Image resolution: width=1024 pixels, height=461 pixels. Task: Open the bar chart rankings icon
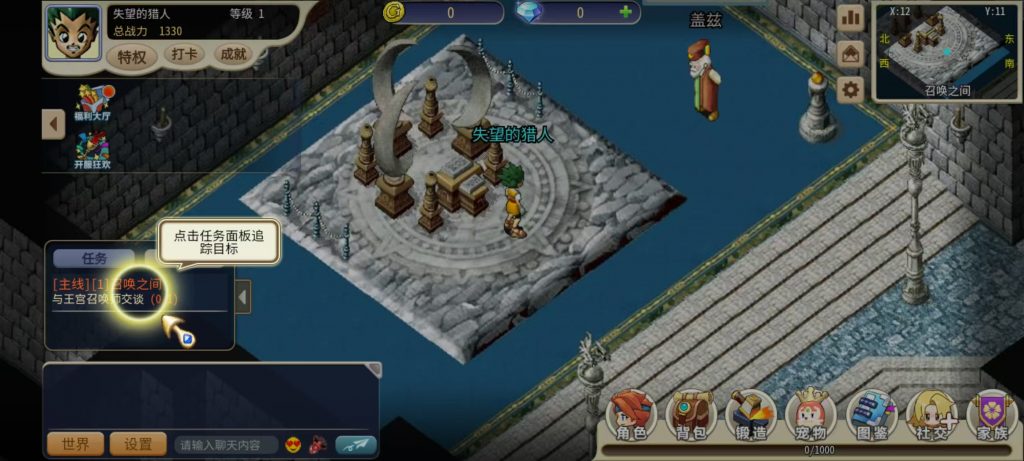850,17
